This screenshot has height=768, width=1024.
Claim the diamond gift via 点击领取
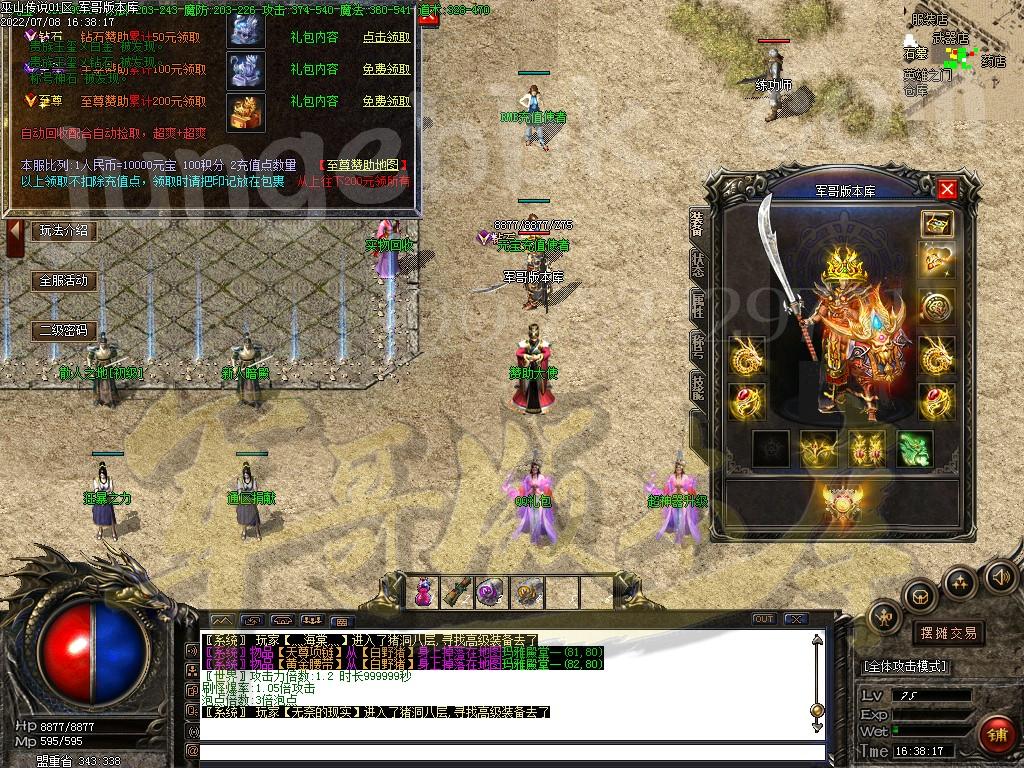[x=386, y=37]
